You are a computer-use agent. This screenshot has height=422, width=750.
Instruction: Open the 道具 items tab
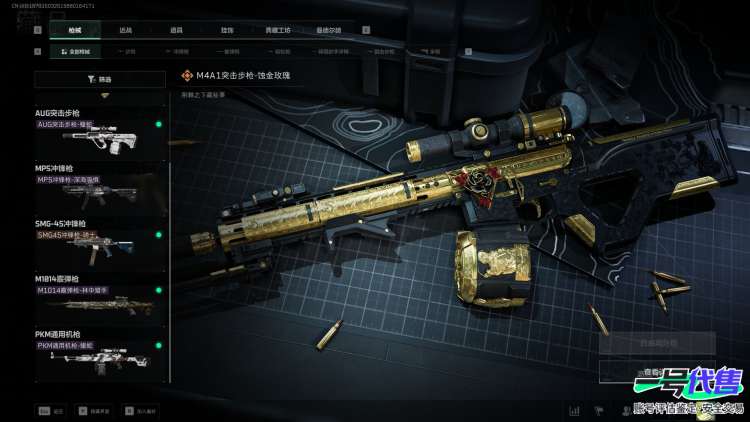click(176, 30)
